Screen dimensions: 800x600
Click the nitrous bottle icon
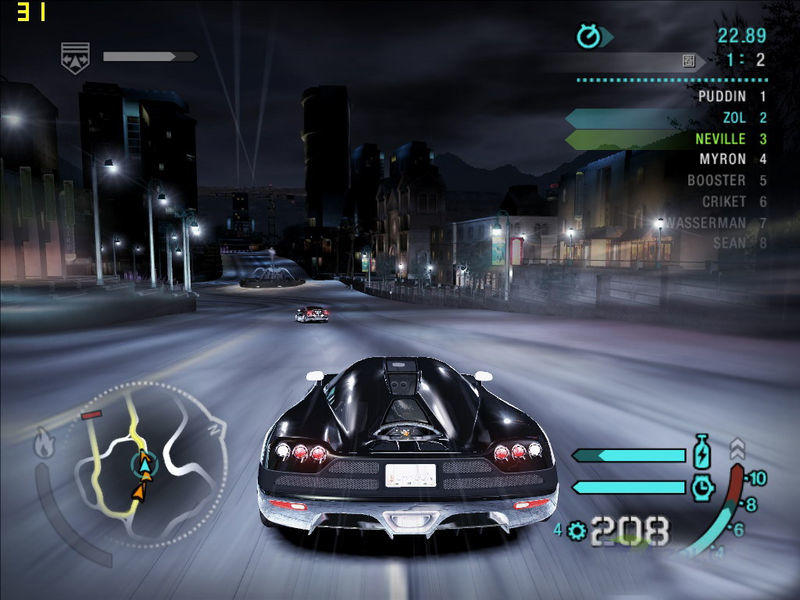[x=701, y=452]
